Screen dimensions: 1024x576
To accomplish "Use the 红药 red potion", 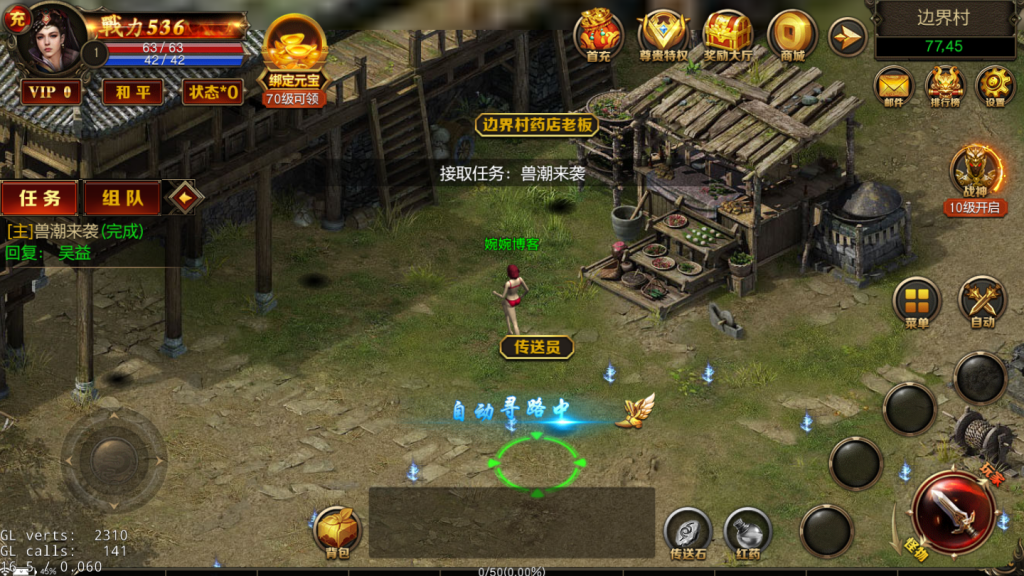I will pos(747,531).
